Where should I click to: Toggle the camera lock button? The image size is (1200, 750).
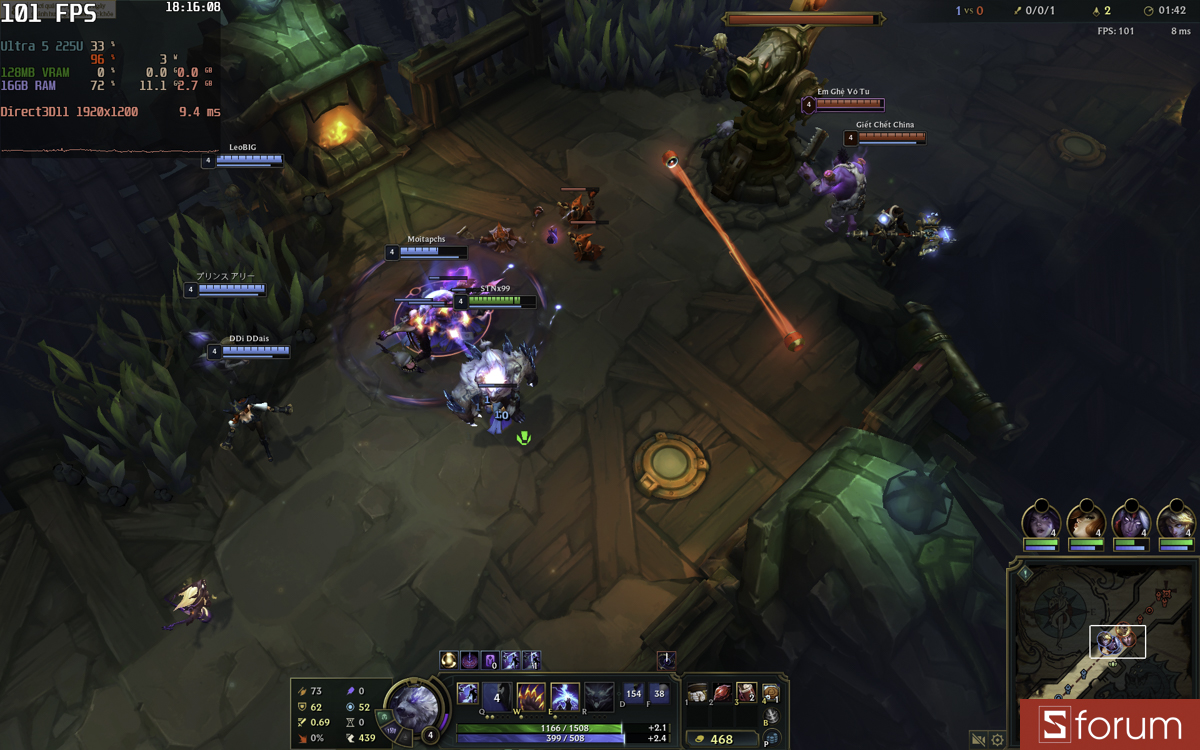pyautogui.click(x=978, y=740)
